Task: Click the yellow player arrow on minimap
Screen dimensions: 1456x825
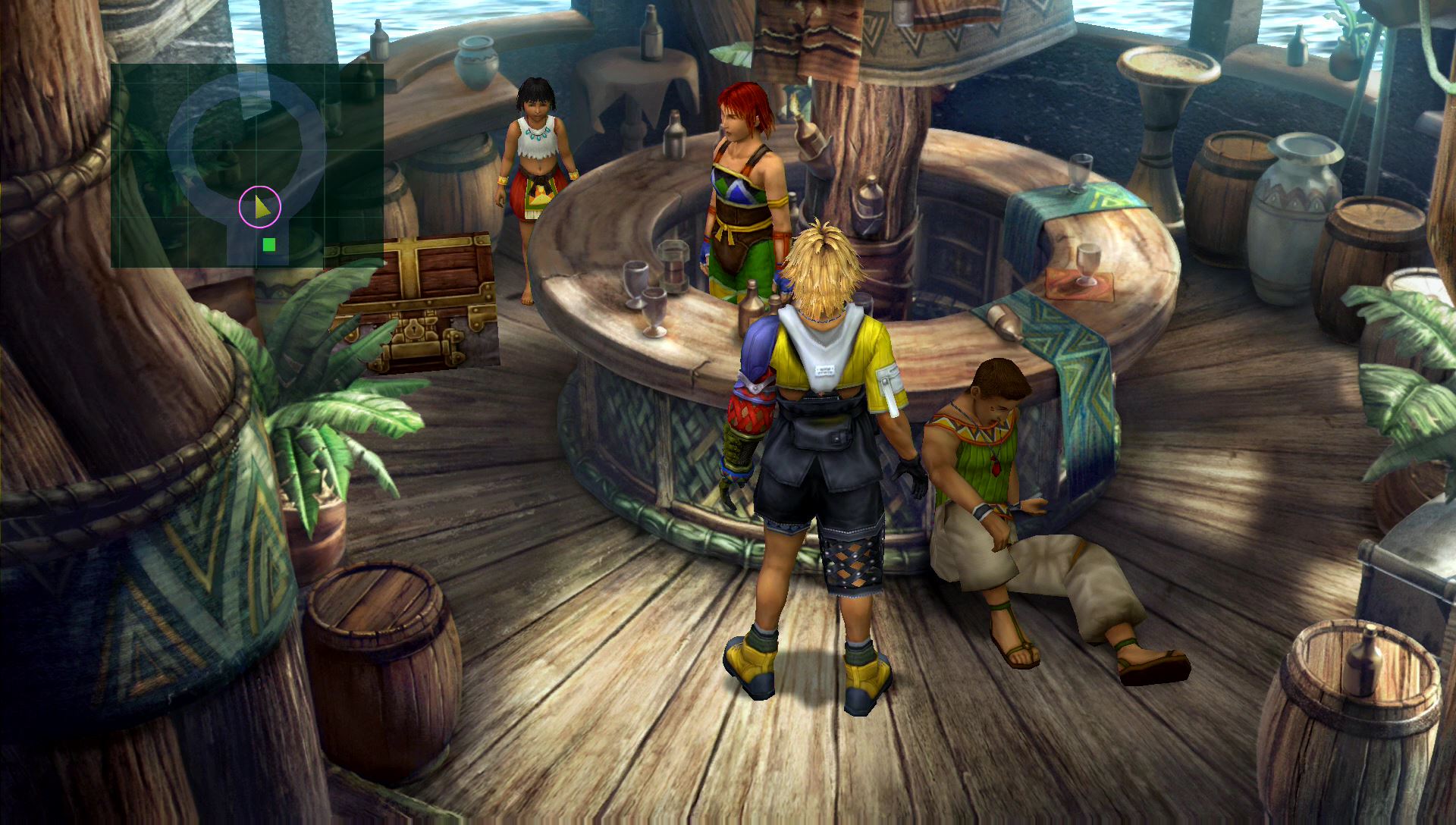Action: (x=261, y=206)
